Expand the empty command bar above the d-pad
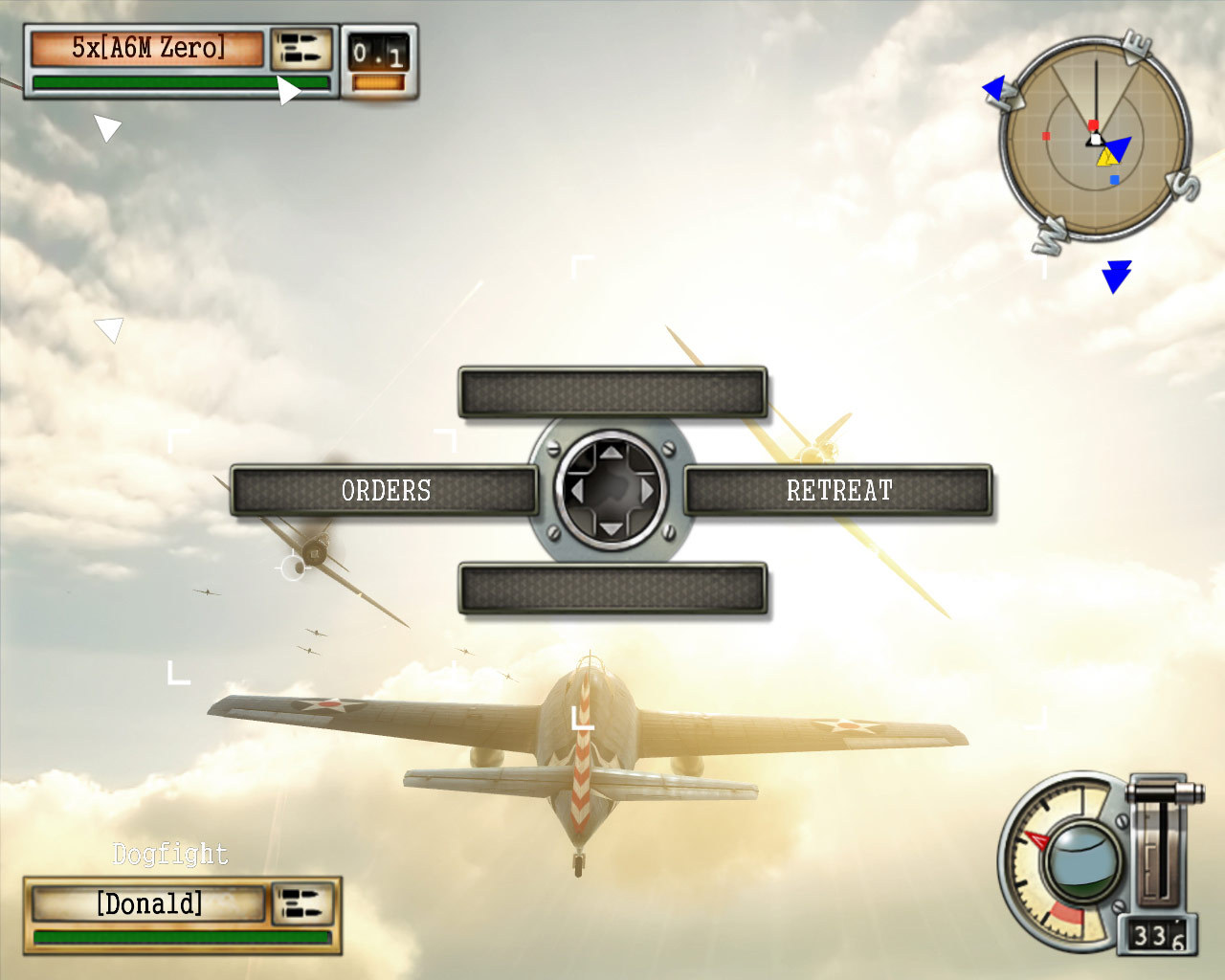The height and width of the screenshot is (980, 1225). click(612, 391)
